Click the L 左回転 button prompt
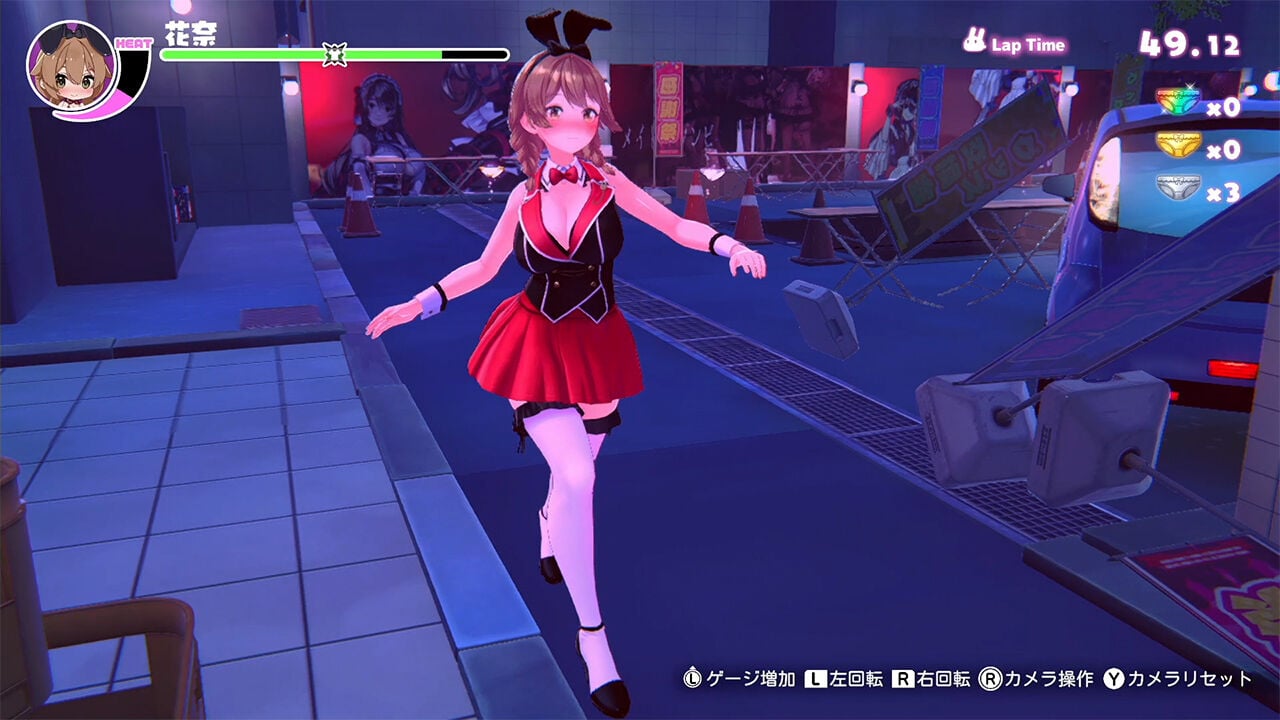Screen dimensions: 1280x720 815,677
